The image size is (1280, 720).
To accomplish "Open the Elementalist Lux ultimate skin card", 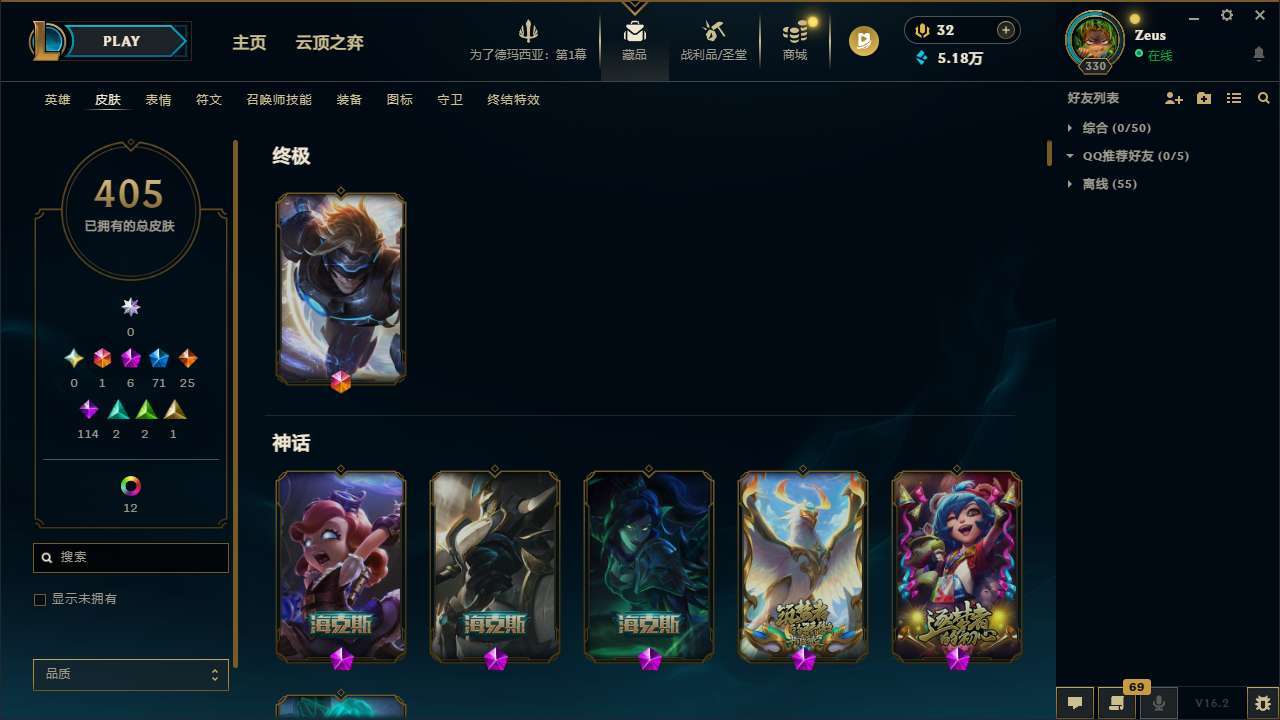I will (x=341, y=288).
